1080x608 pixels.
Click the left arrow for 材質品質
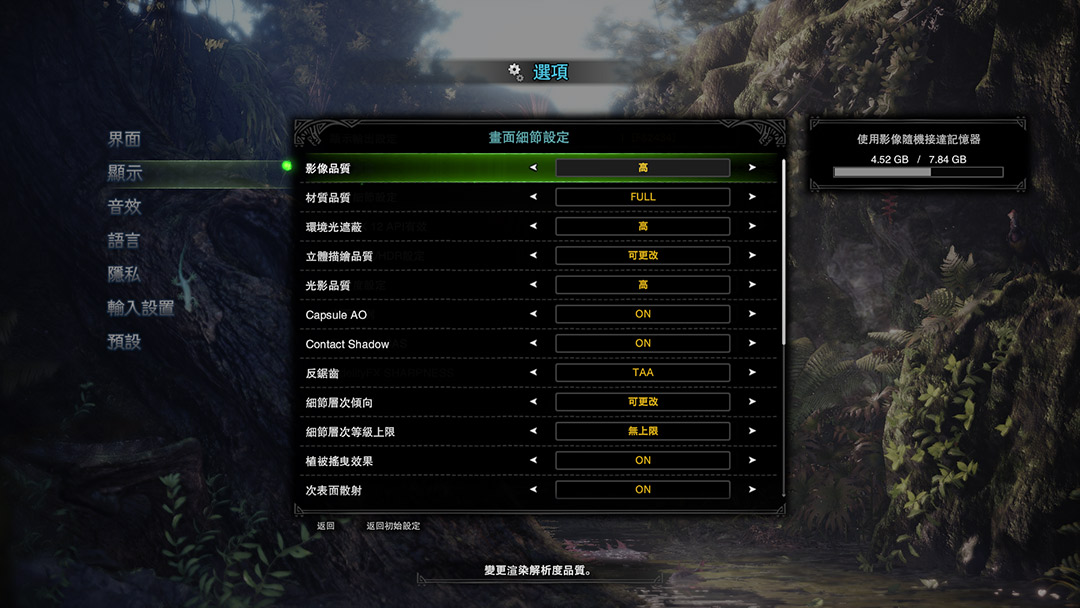point(533,197)
